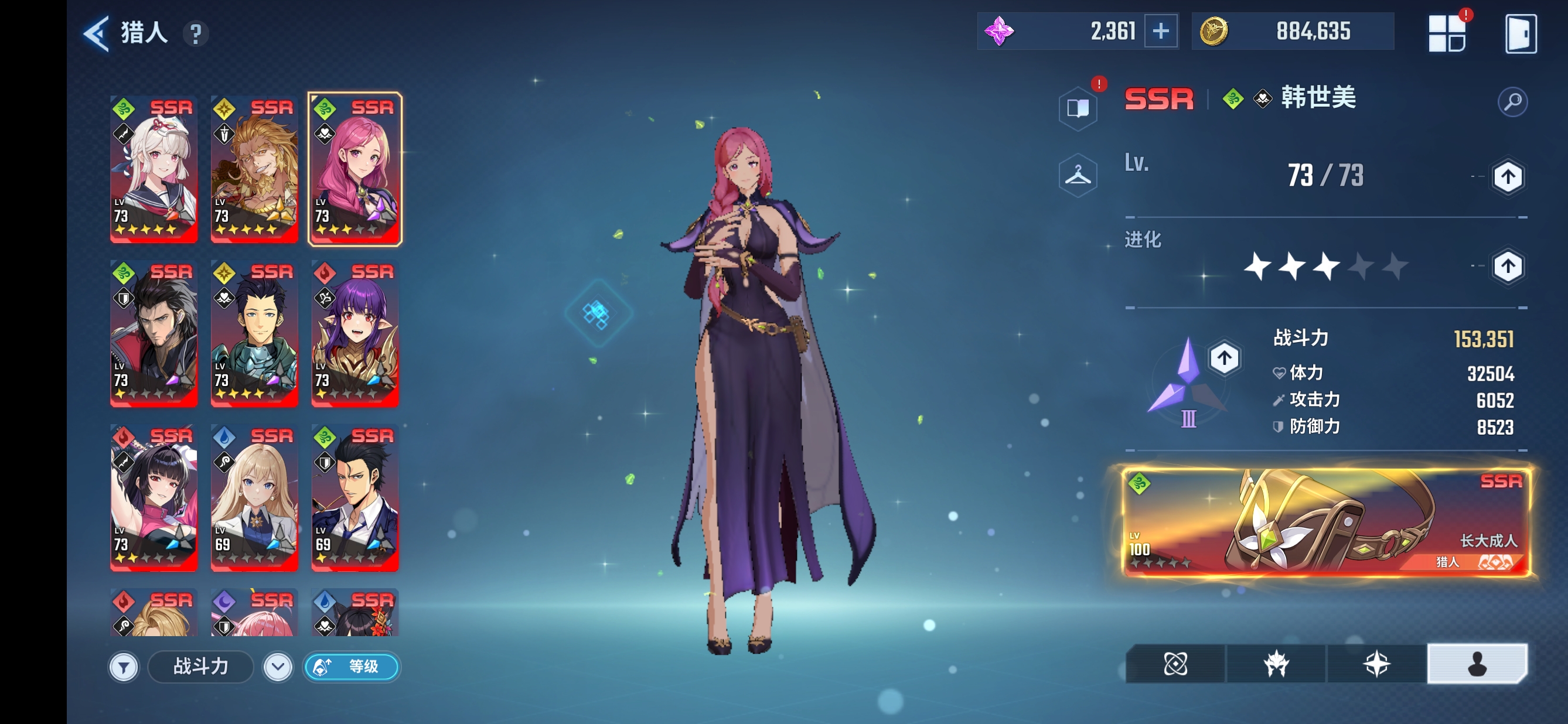The width and height of the screenshot is (1568, 724).
Task: Go back using the arrow beside 猎人
Action: 97,33
